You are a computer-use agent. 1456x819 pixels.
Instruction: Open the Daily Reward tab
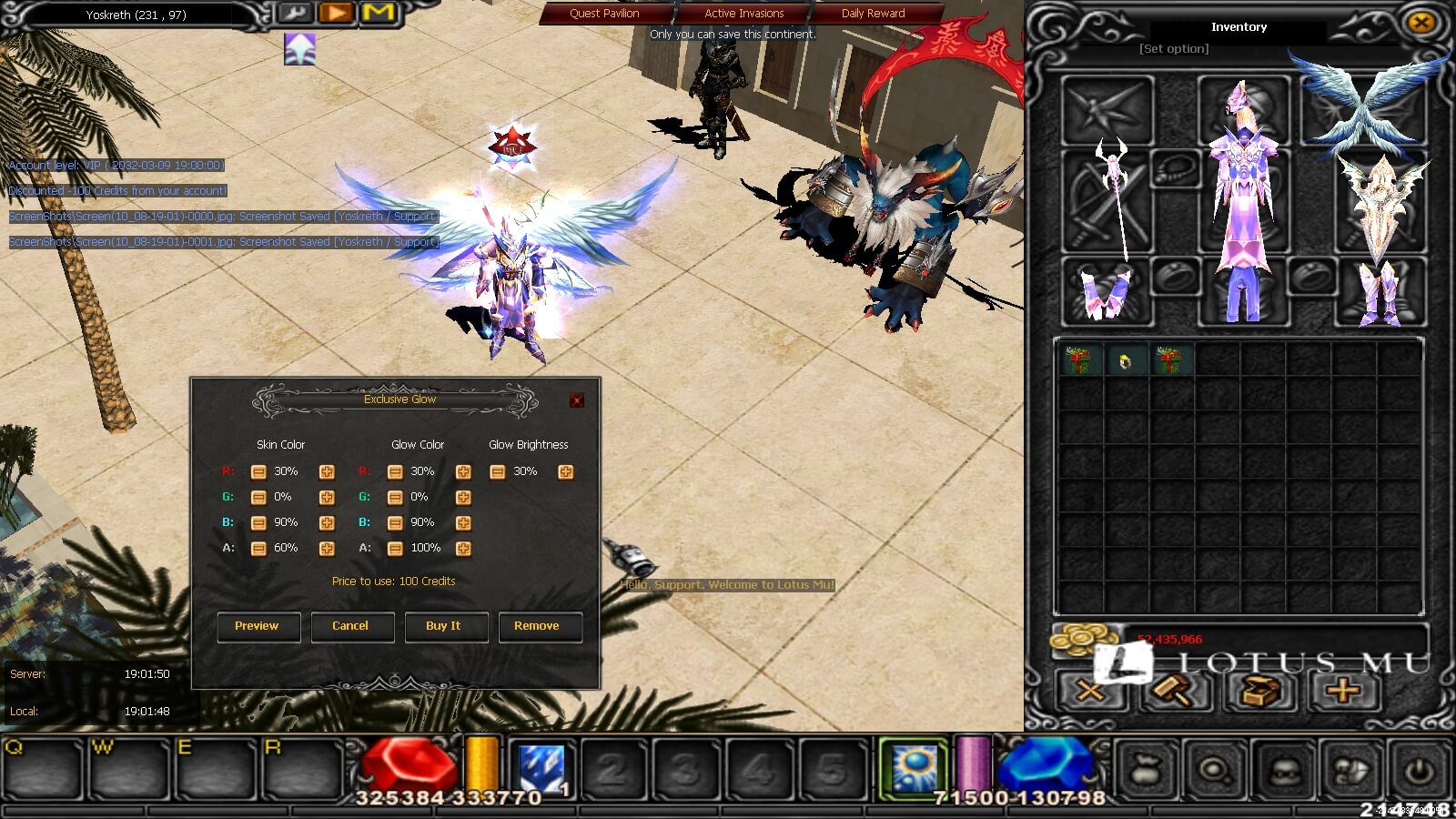click(x=873, y=14)
